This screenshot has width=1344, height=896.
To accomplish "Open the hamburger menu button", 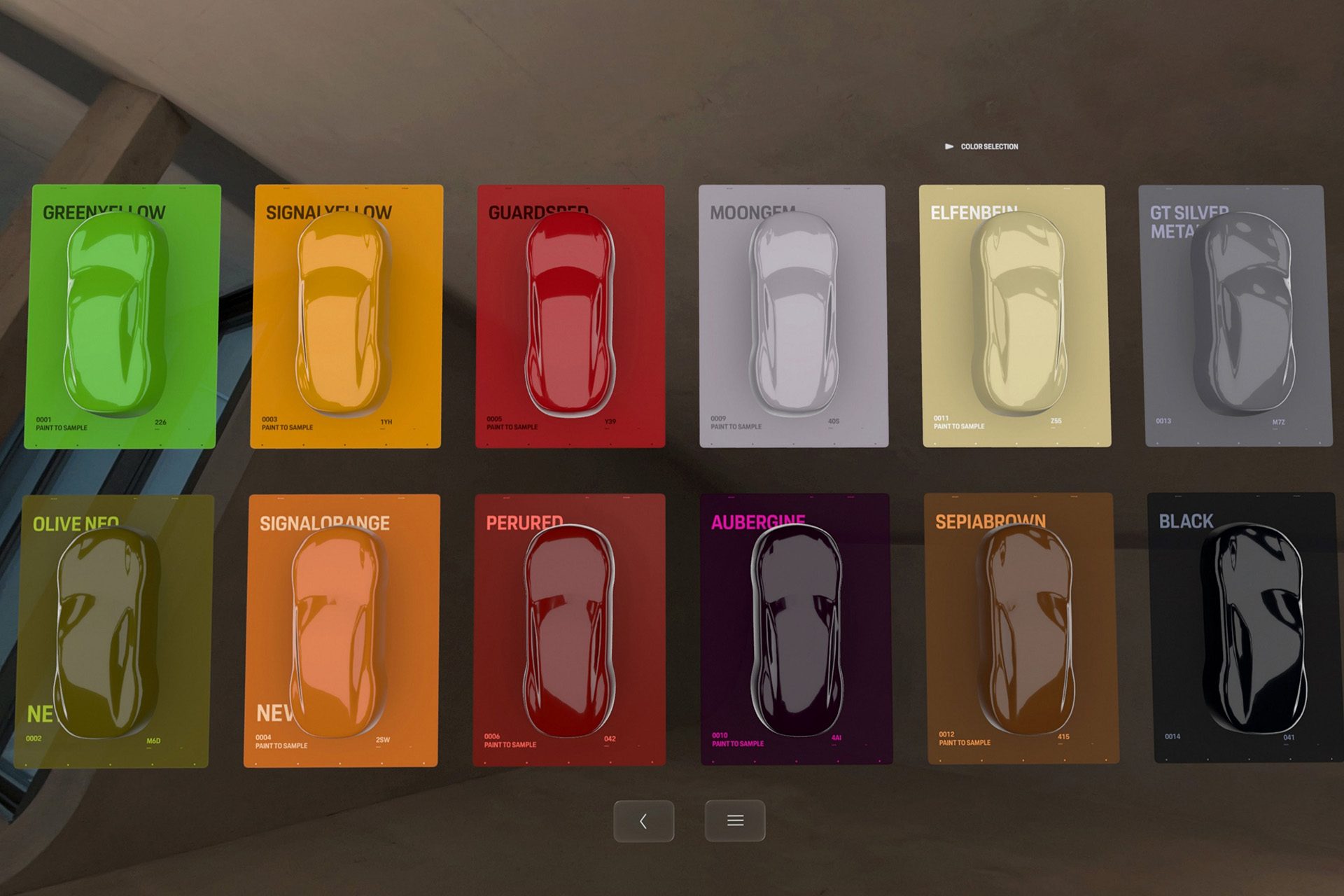I will pyautogui.click(x=734, y=821).
